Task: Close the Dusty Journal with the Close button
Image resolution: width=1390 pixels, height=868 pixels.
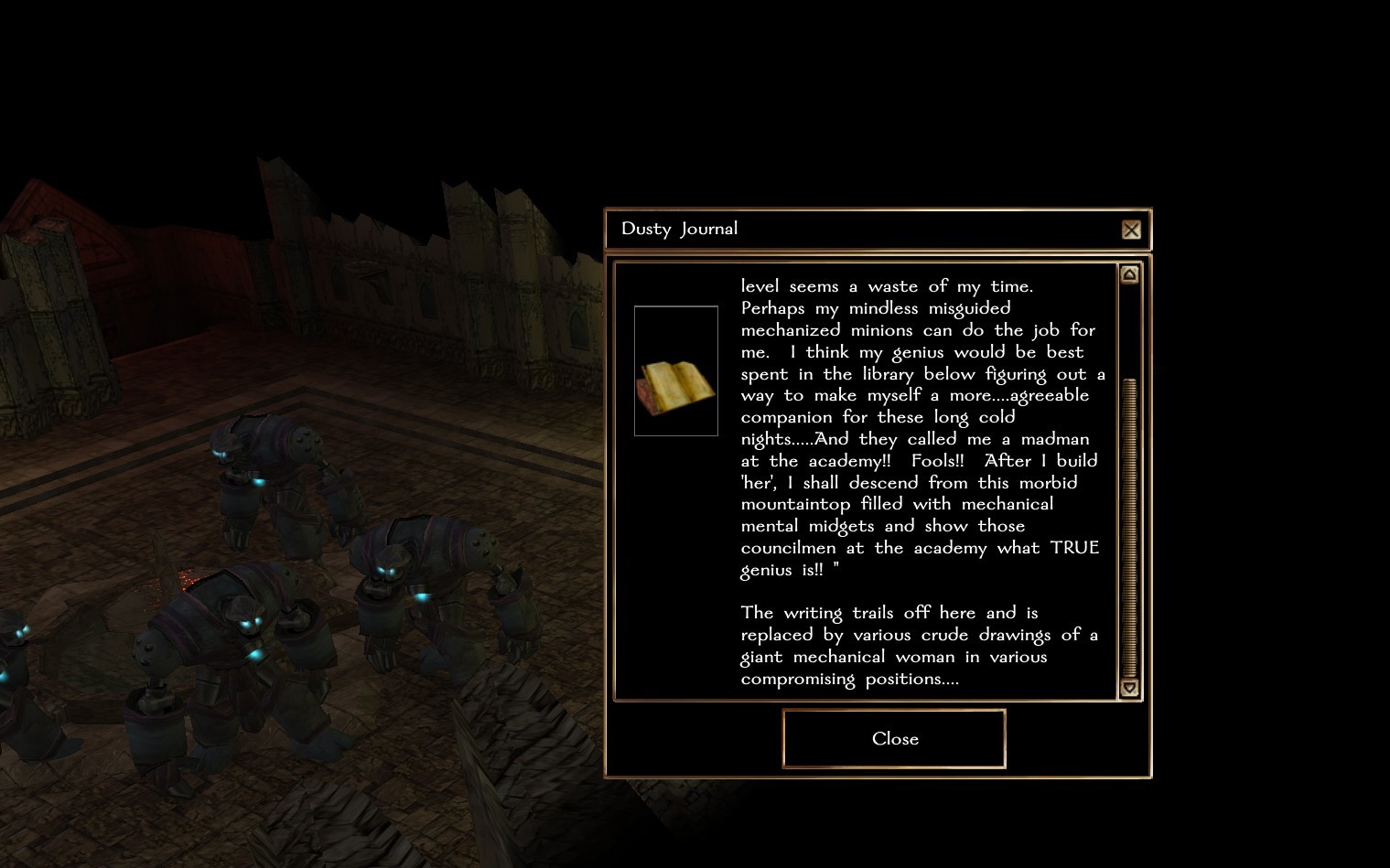Action: coord(894,738)
